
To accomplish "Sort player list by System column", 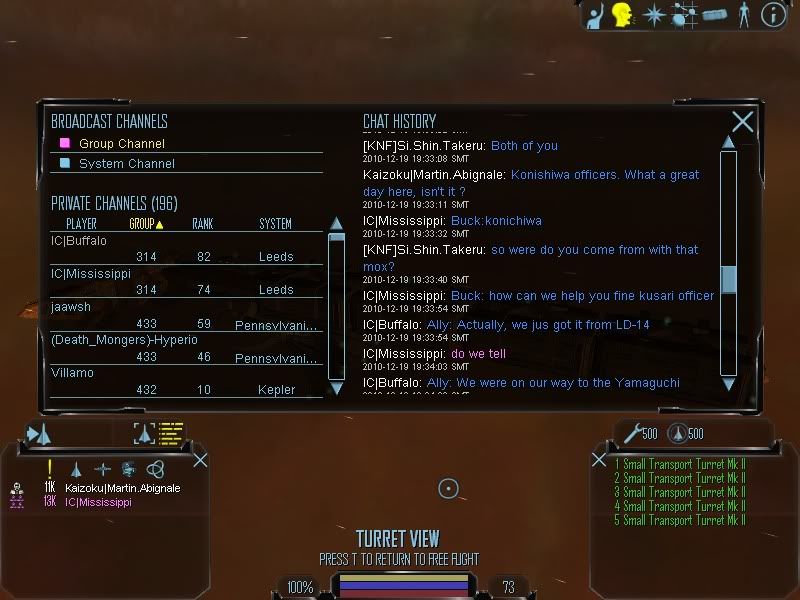I will [275, 224].
